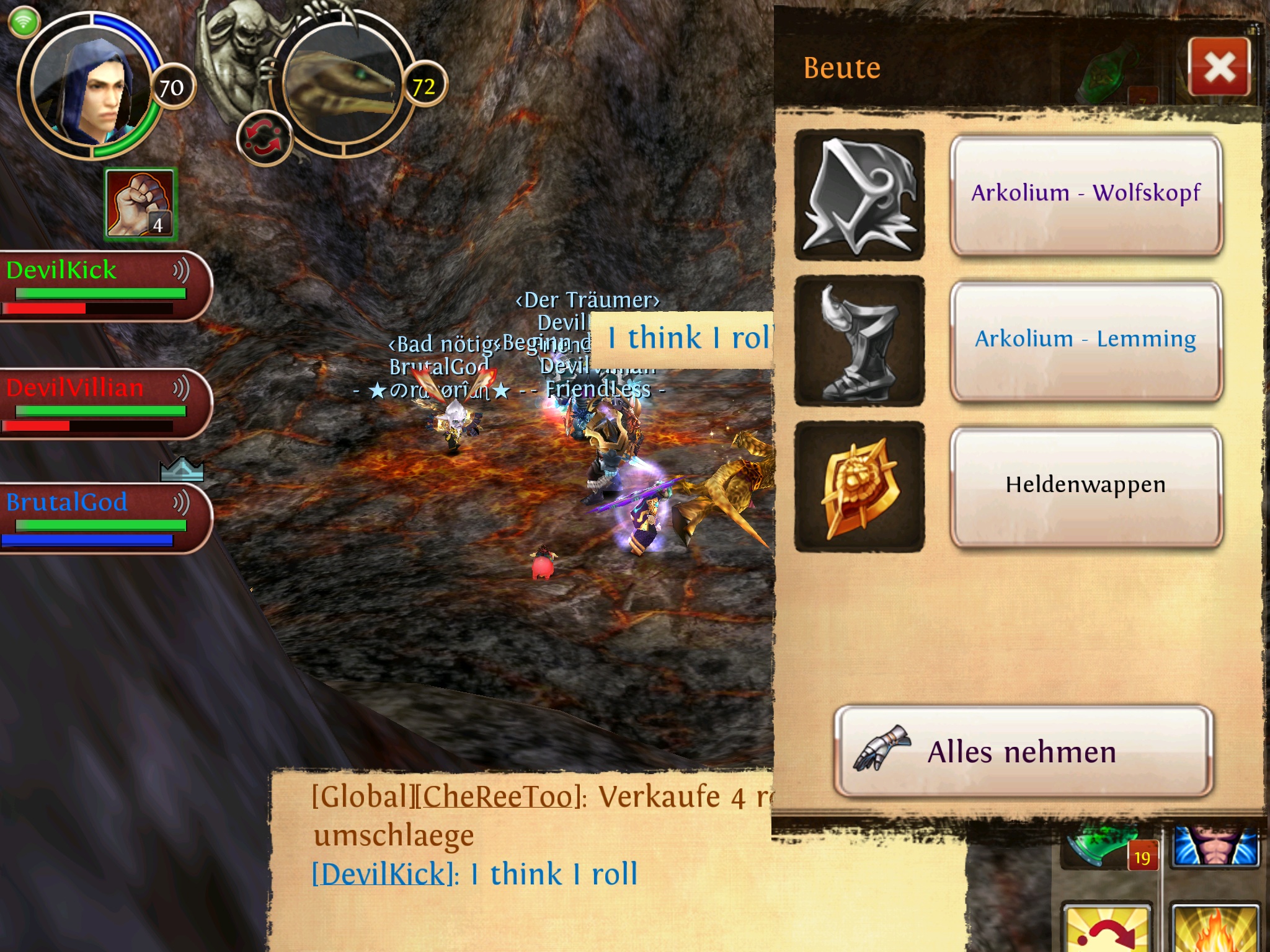The width and height of the screenshot is (1270, 952).
Task: Take all loot with Alles nehmen
Action: point(1023,752)
